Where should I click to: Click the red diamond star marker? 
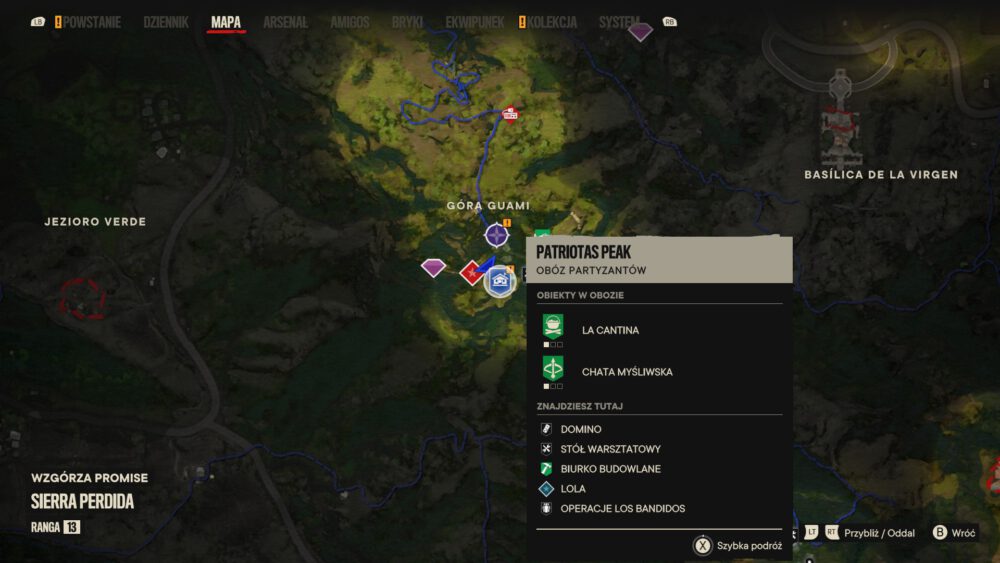[471, 272]
